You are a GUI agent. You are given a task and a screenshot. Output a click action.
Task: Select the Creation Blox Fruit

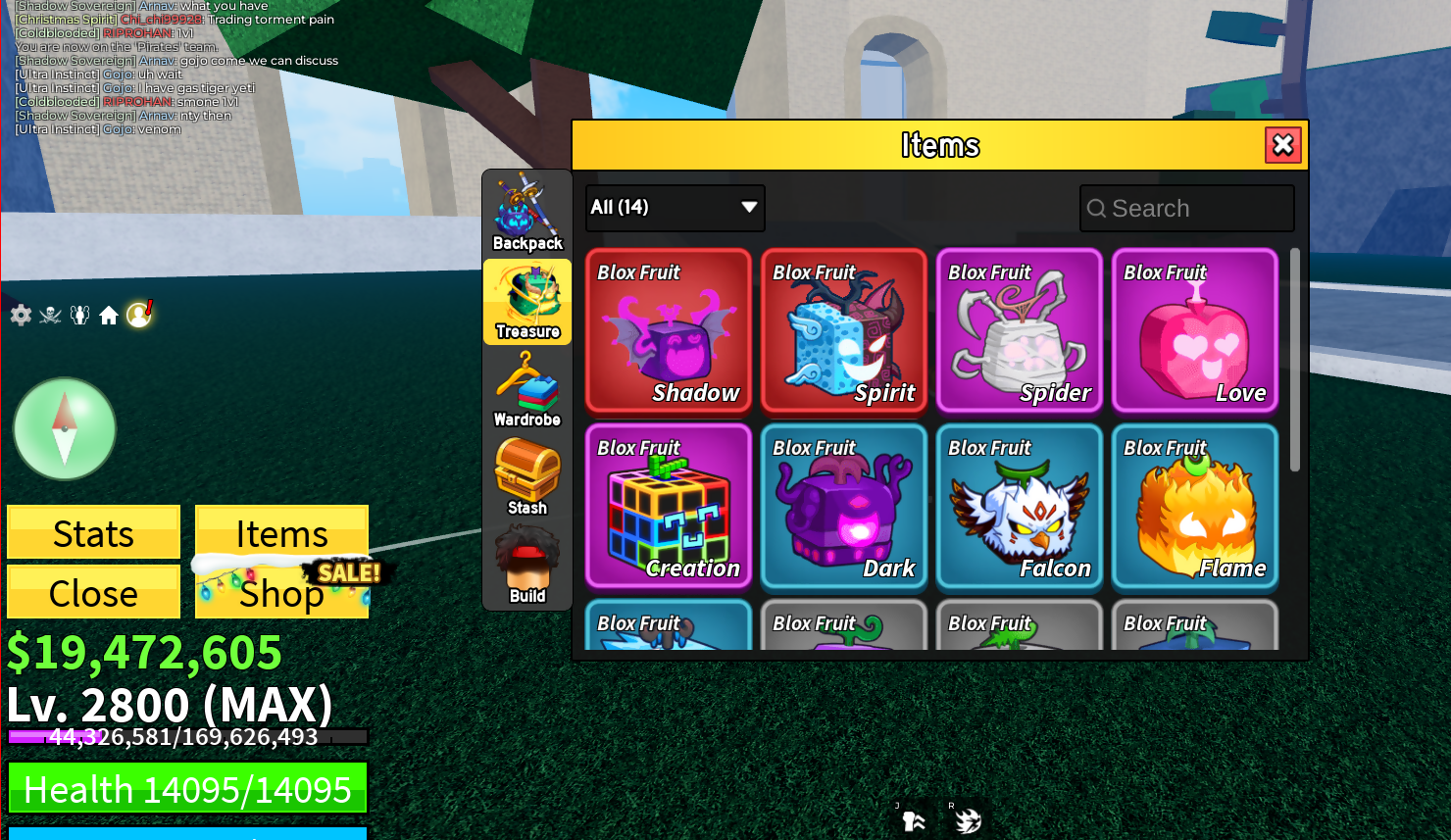click(668, 507)
